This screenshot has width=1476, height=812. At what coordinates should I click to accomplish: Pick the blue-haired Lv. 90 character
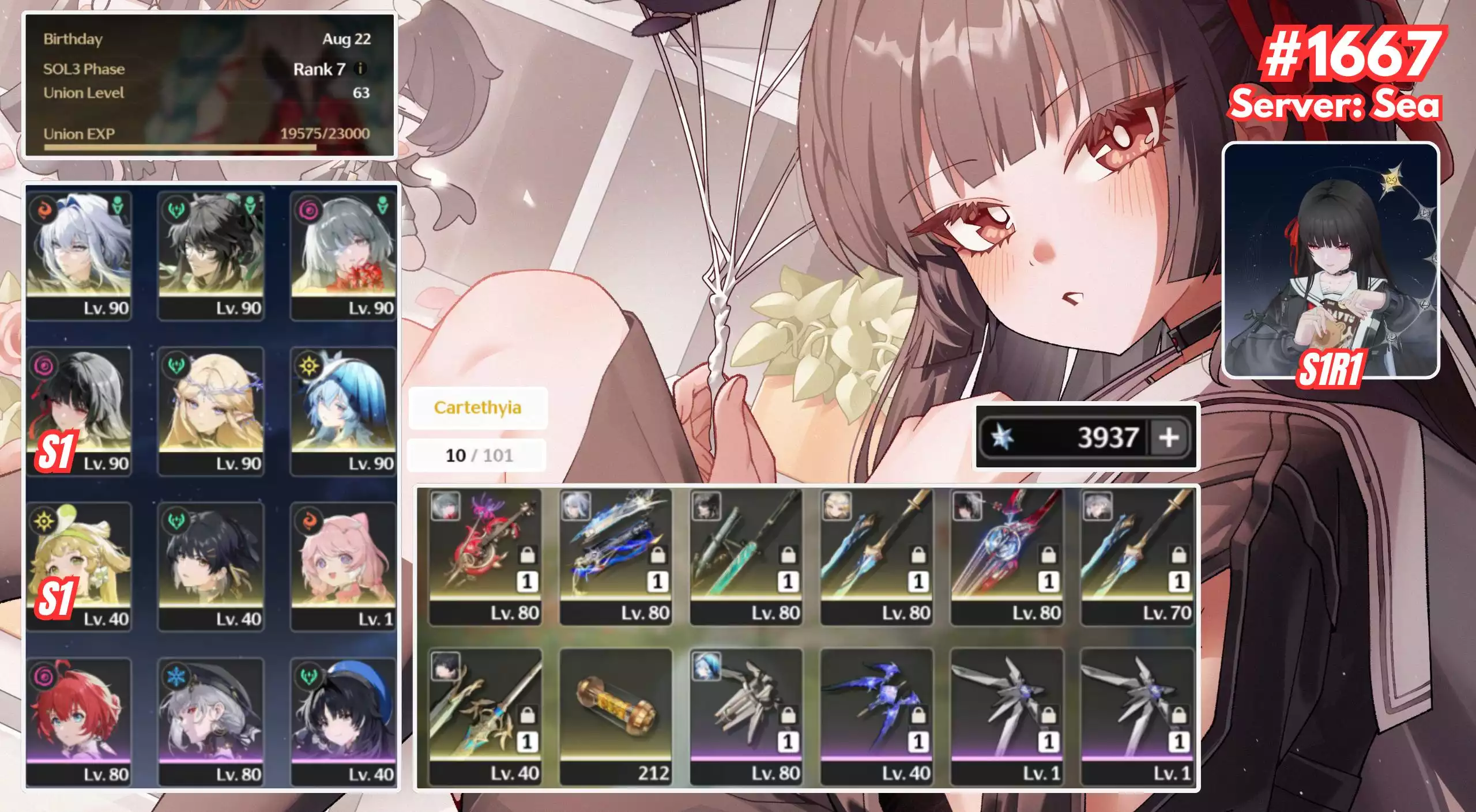[x=343, y=410]
